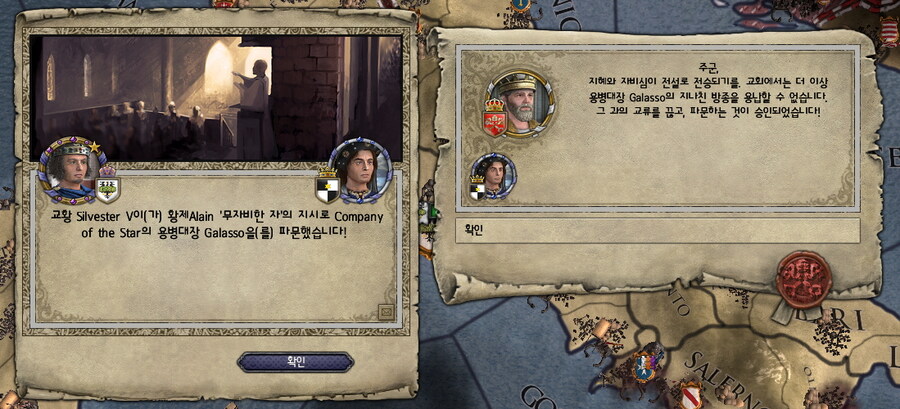This screenshot has width=900, height=409.
Task: Select the Pope's large portrait in the letter
Action: [521, 102]
